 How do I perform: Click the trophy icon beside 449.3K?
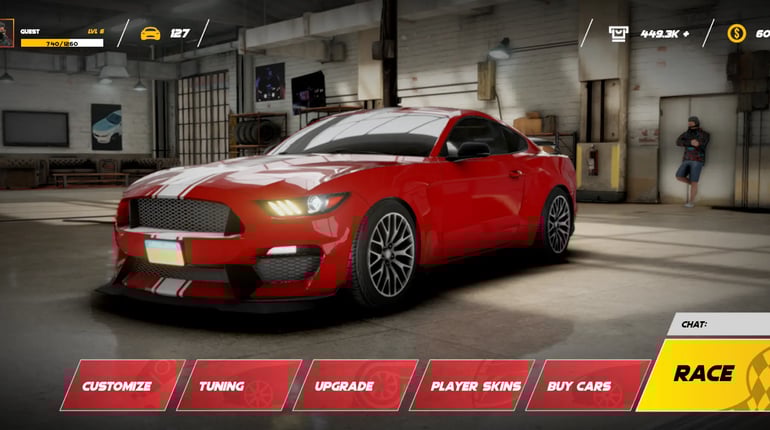click(x=619, y=33)
